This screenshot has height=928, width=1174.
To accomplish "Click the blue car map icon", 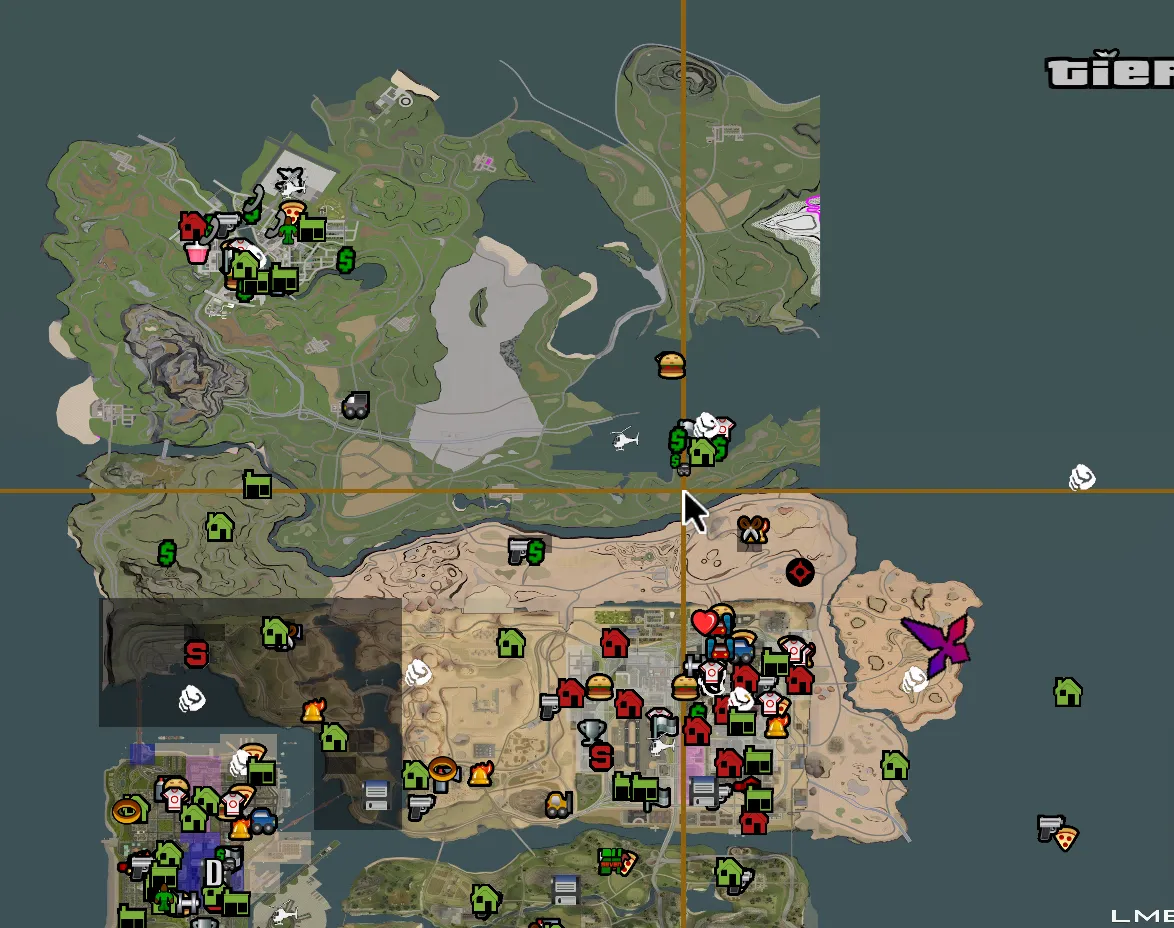I will 263,820.
